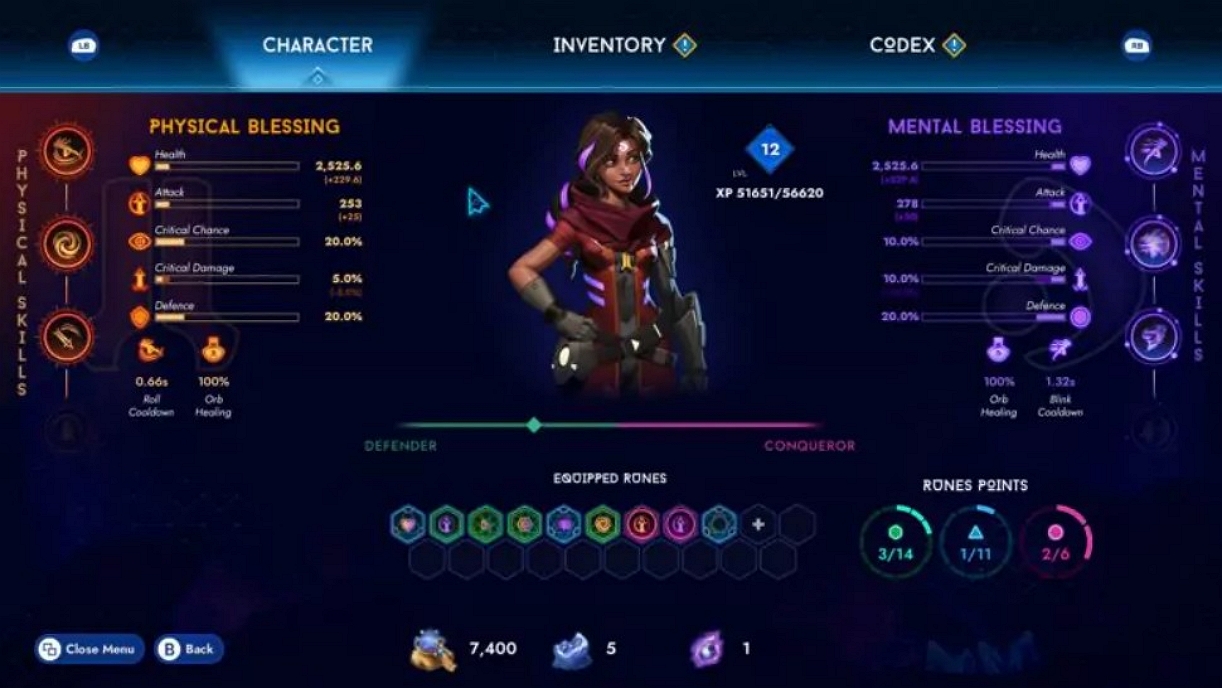This screenshot has height=688, width=1222.
Task: Select the eye-shaped physical skill at the top
Action: [67, 151]
